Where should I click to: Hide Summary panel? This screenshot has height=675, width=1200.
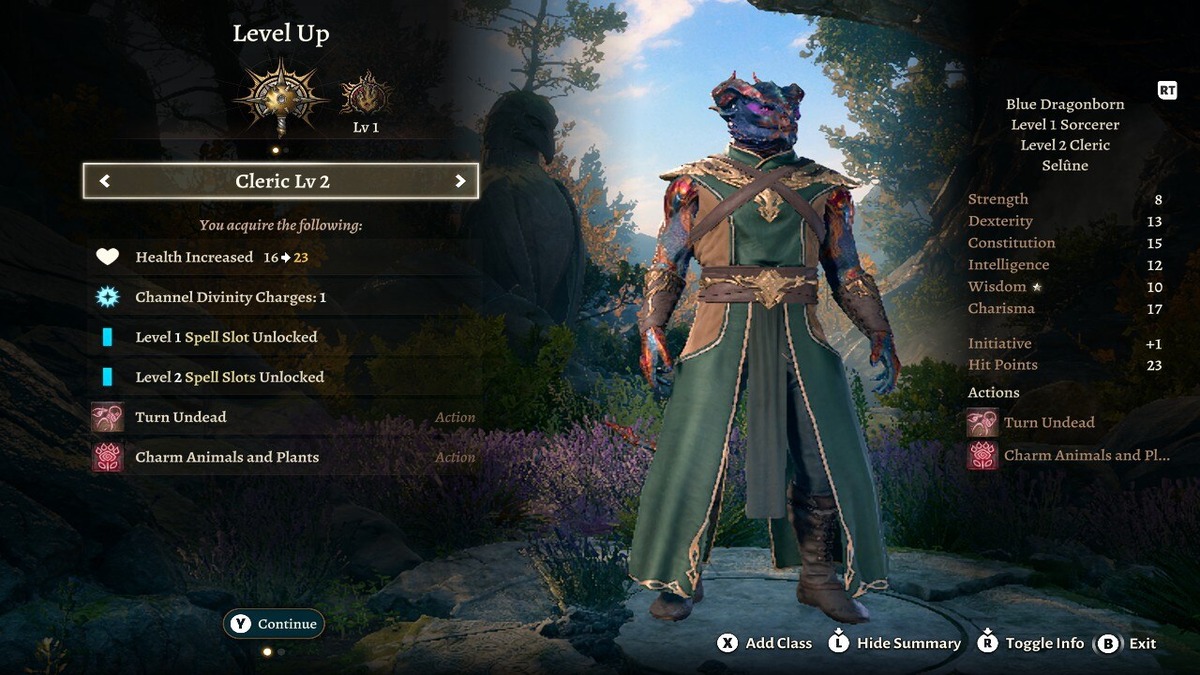tap(895, 643)
